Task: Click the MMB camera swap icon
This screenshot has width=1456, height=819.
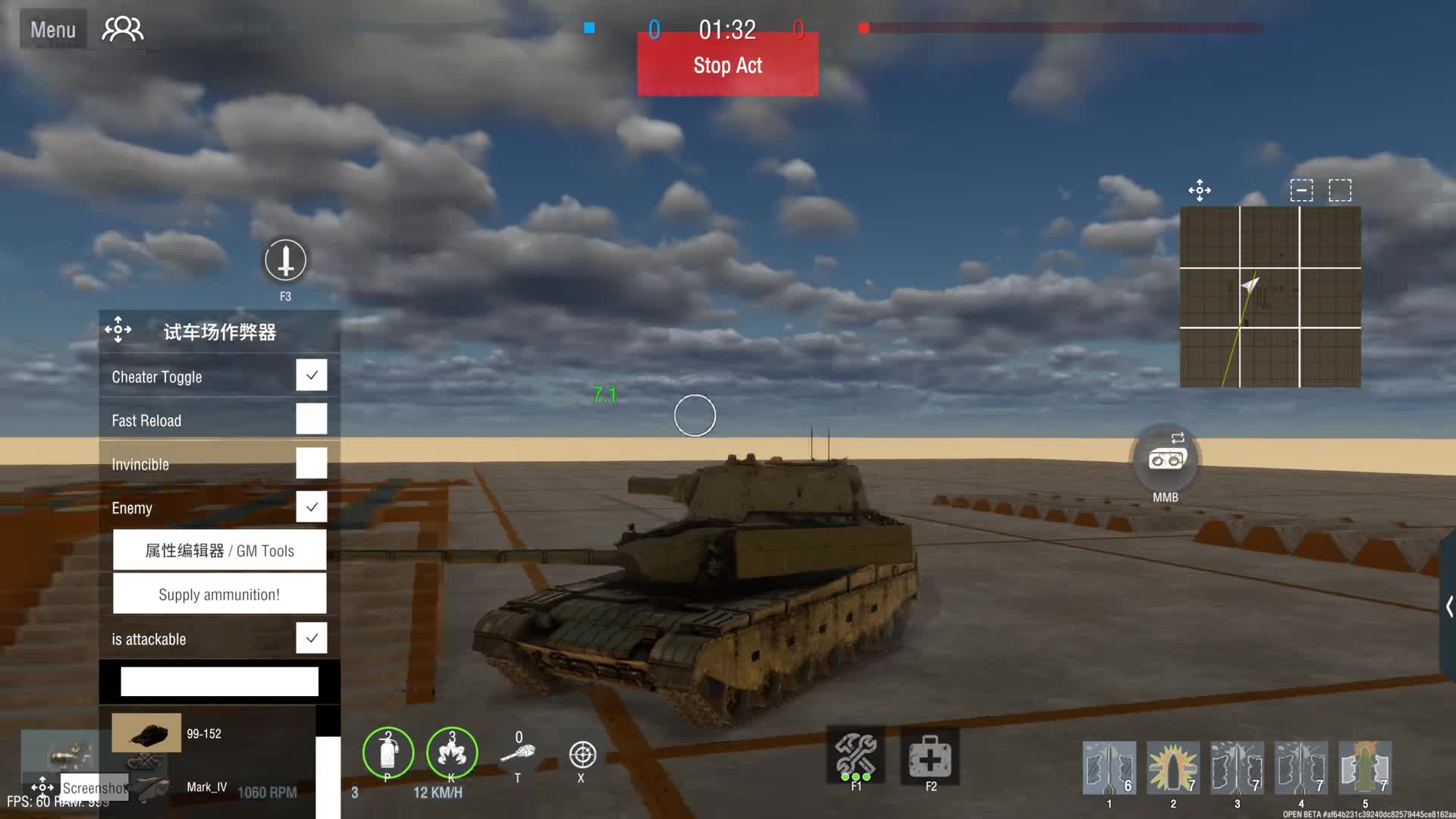Action: click(x=1166, y=459)
